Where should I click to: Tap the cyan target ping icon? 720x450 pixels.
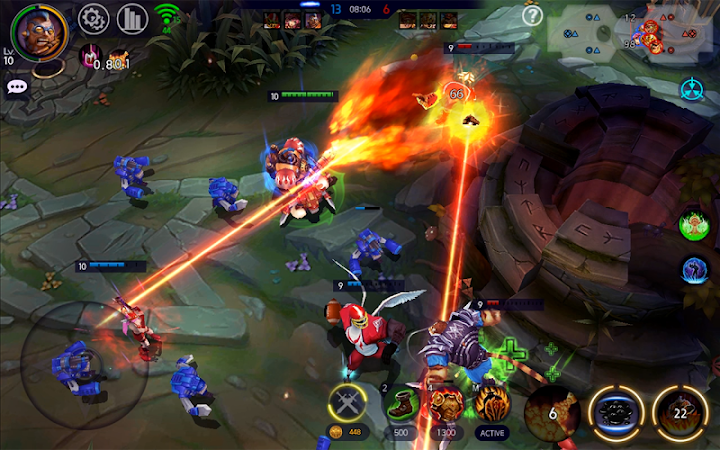pos(692,88)
